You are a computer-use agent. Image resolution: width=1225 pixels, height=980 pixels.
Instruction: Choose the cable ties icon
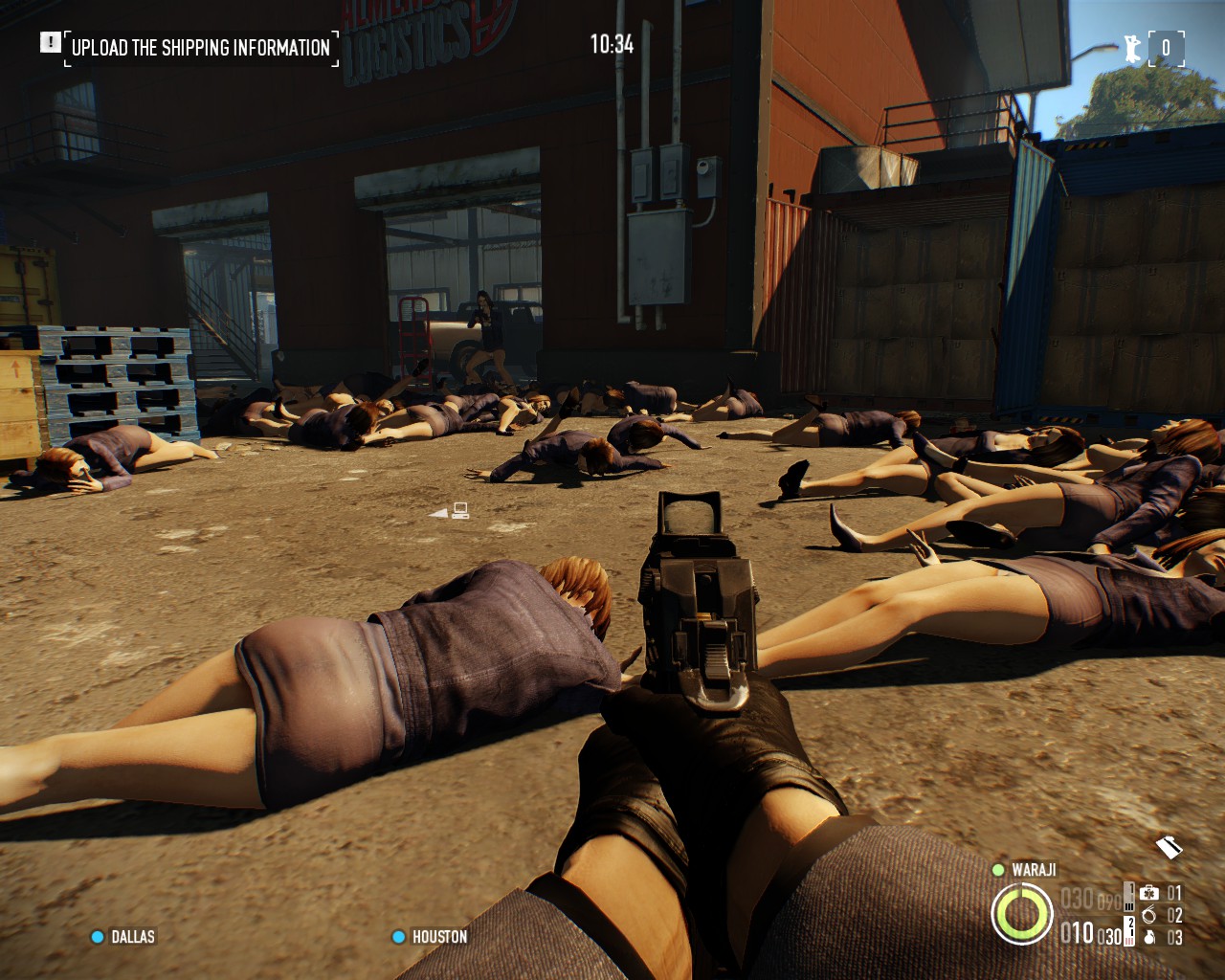1149,915
